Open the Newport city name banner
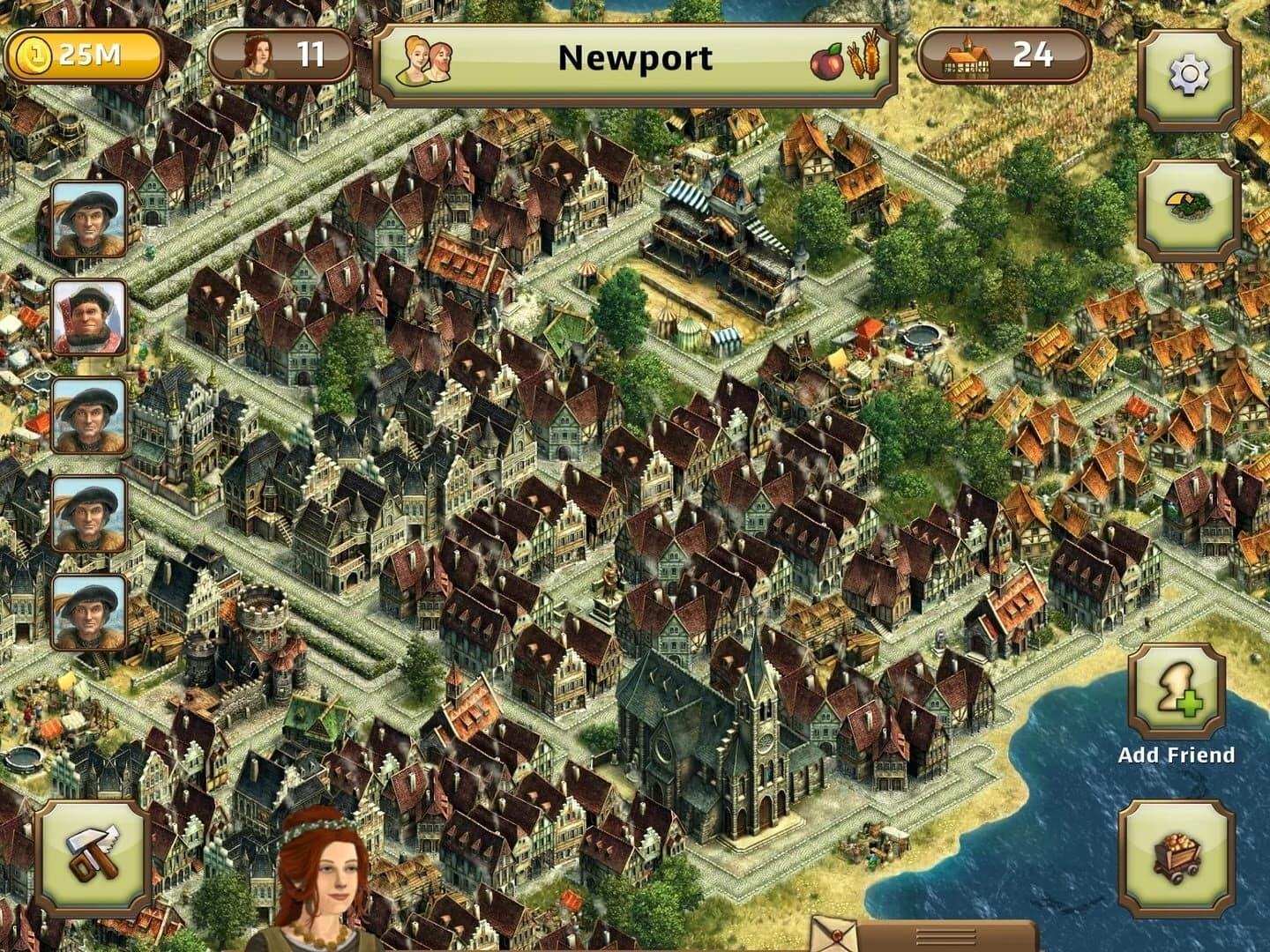 635,60
